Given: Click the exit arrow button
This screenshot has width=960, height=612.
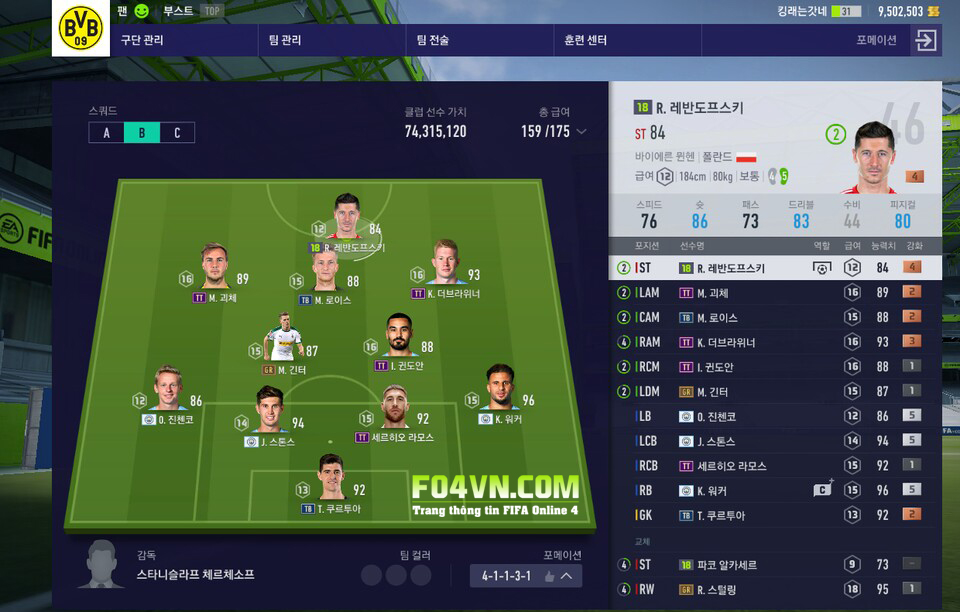Looking at the screenshot, I should [926, 40].
